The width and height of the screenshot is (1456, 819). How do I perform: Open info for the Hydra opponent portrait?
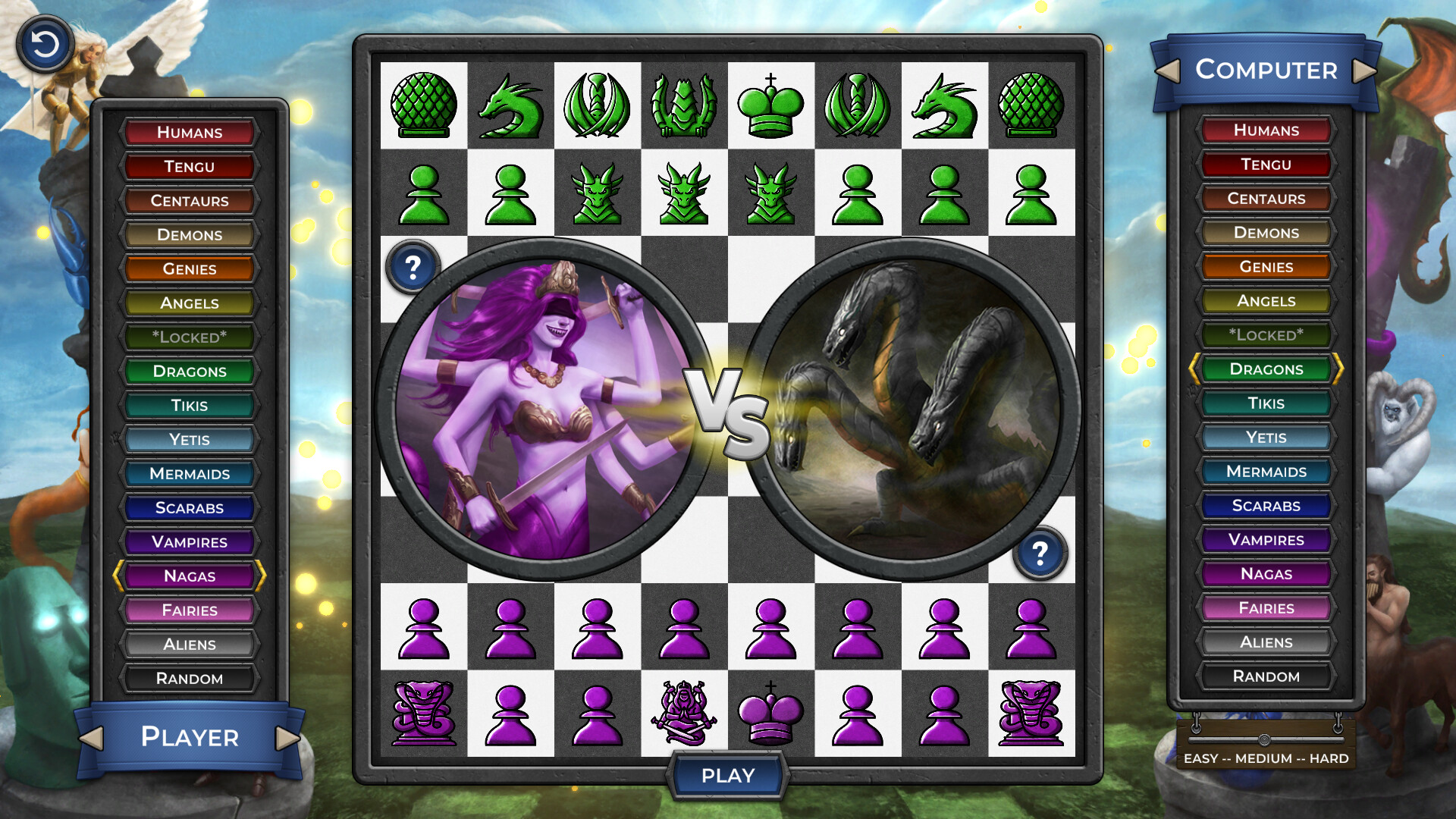point(1040,553)
